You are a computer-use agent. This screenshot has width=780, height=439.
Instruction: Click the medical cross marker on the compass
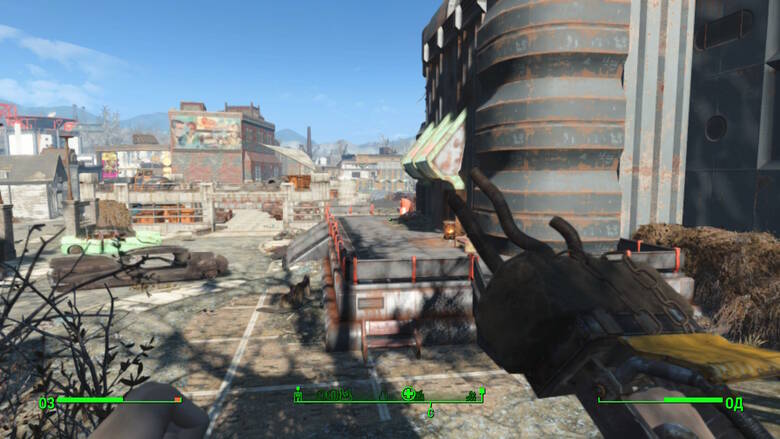[x=408, y=394]
